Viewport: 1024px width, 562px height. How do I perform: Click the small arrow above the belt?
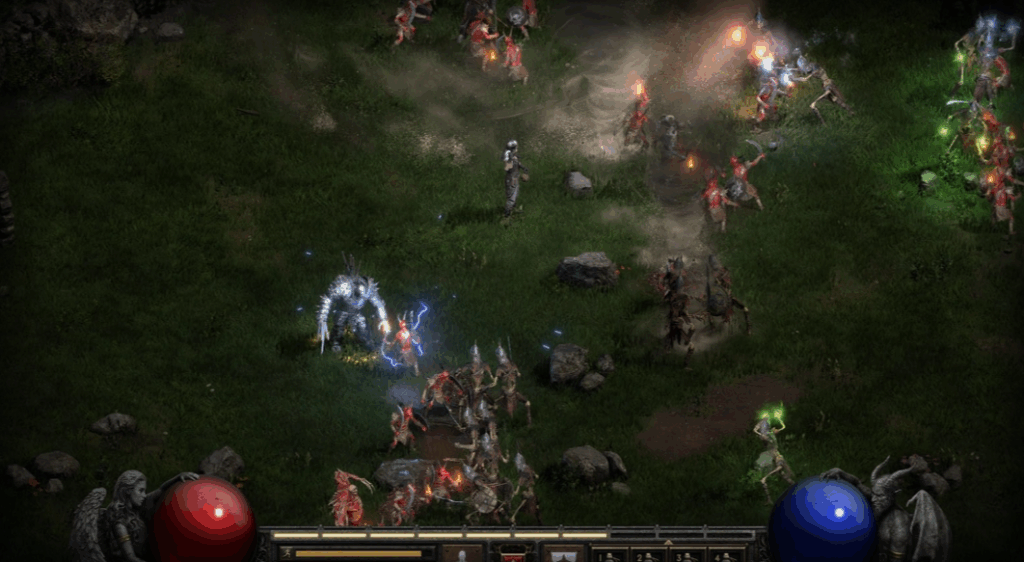(x=669, y=540)
